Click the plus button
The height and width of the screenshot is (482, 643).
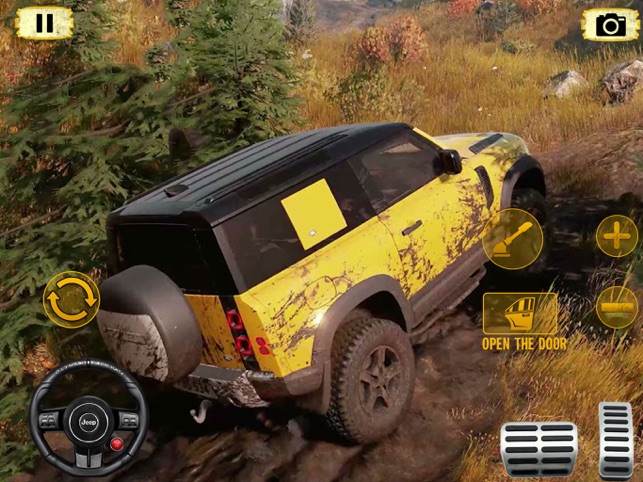pyautogui.click(x=617, y=236)
